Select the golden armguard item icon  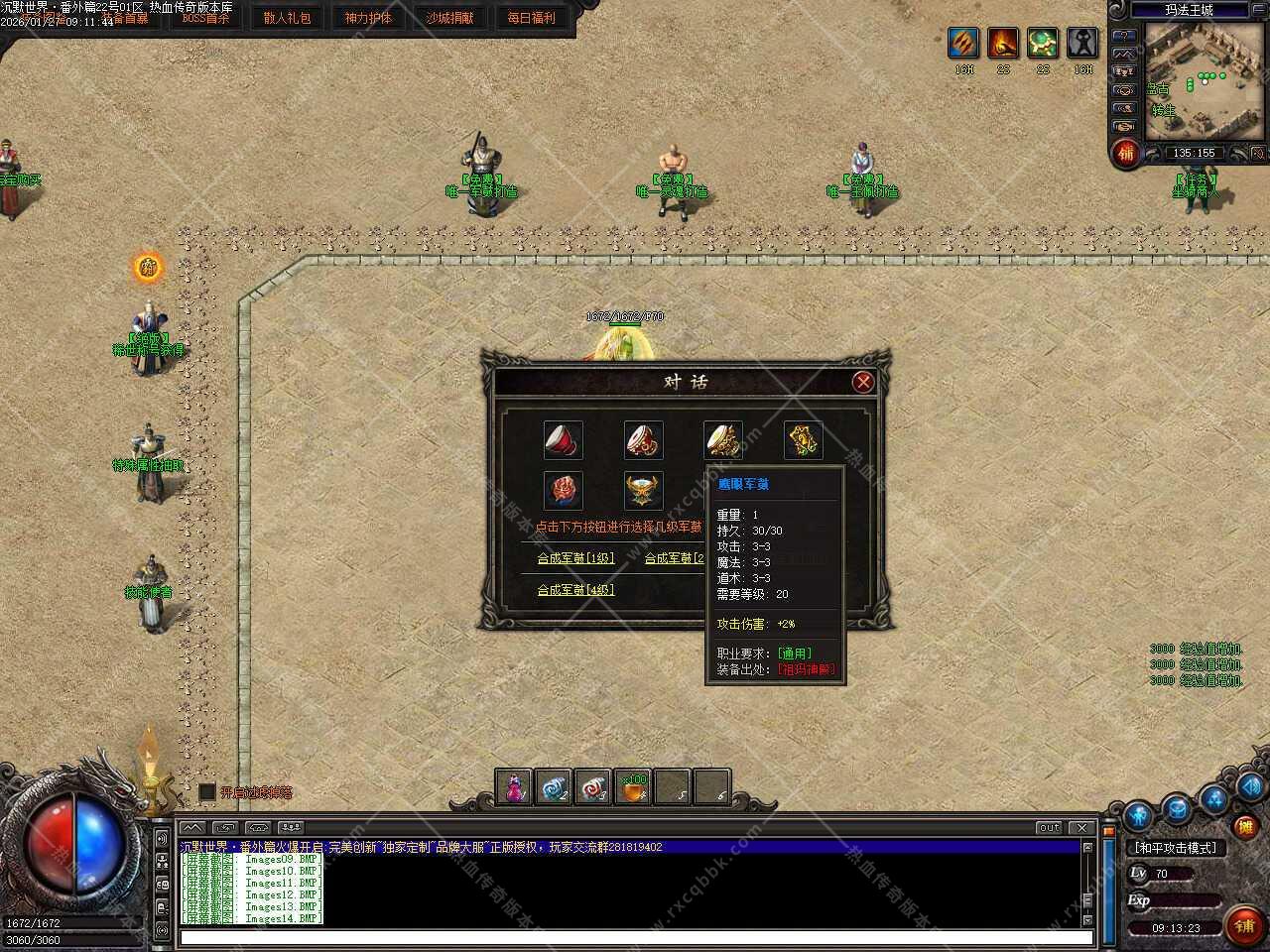[803, 440]
